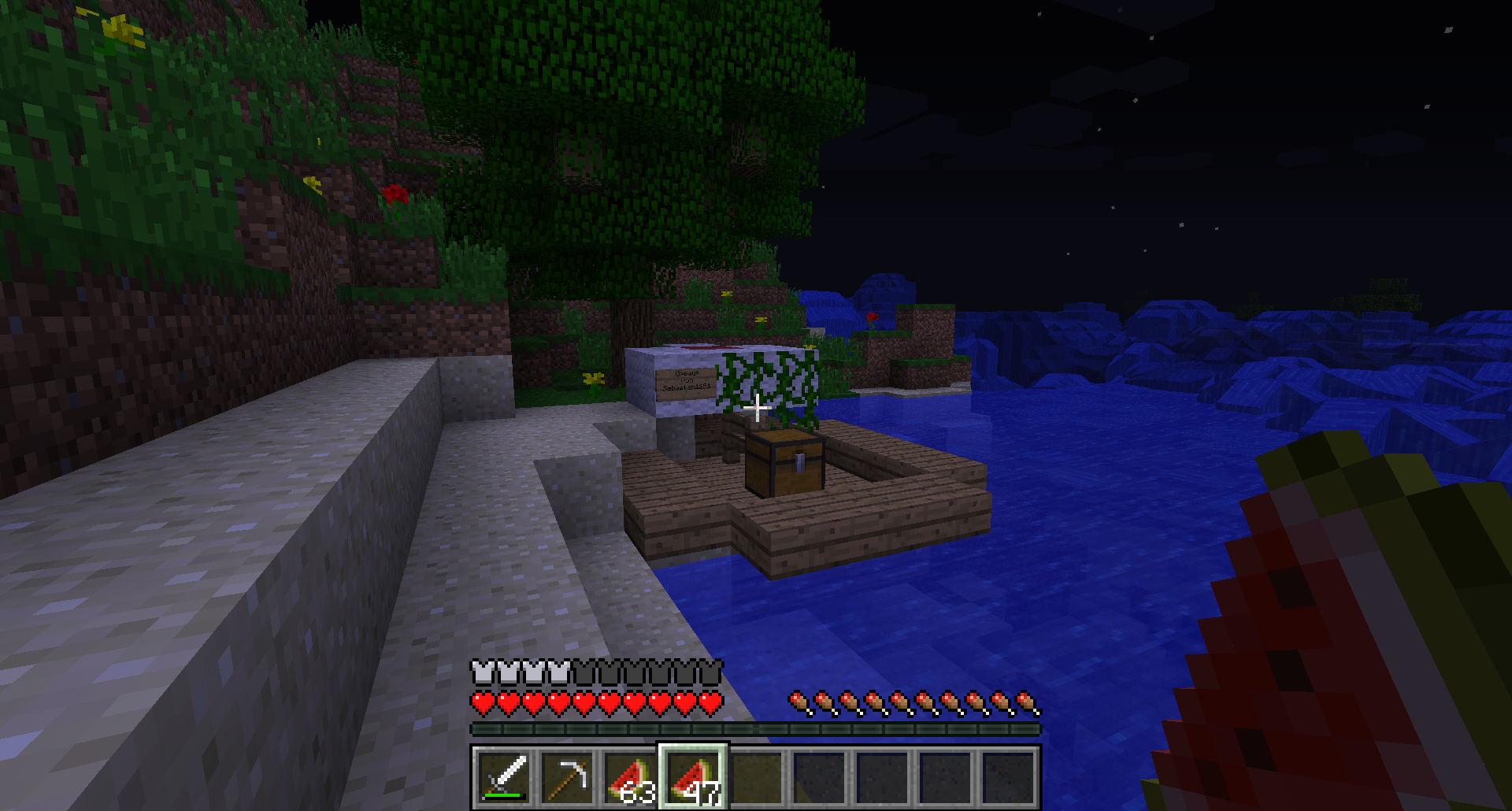Select the iron sword hotbar slot
Image resolution: width=1512 pixels, height=811 pixels.
pos(504,777)
